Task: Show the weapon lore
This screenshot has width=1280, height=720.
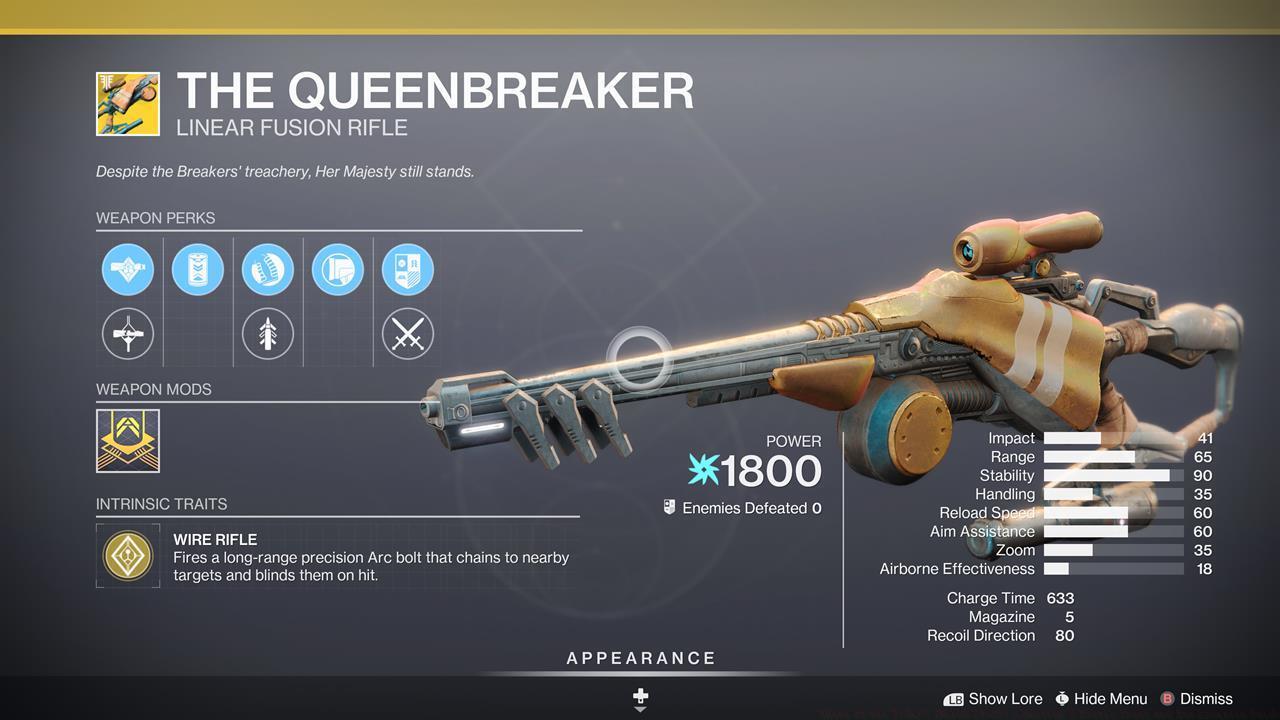Action: 993,699
